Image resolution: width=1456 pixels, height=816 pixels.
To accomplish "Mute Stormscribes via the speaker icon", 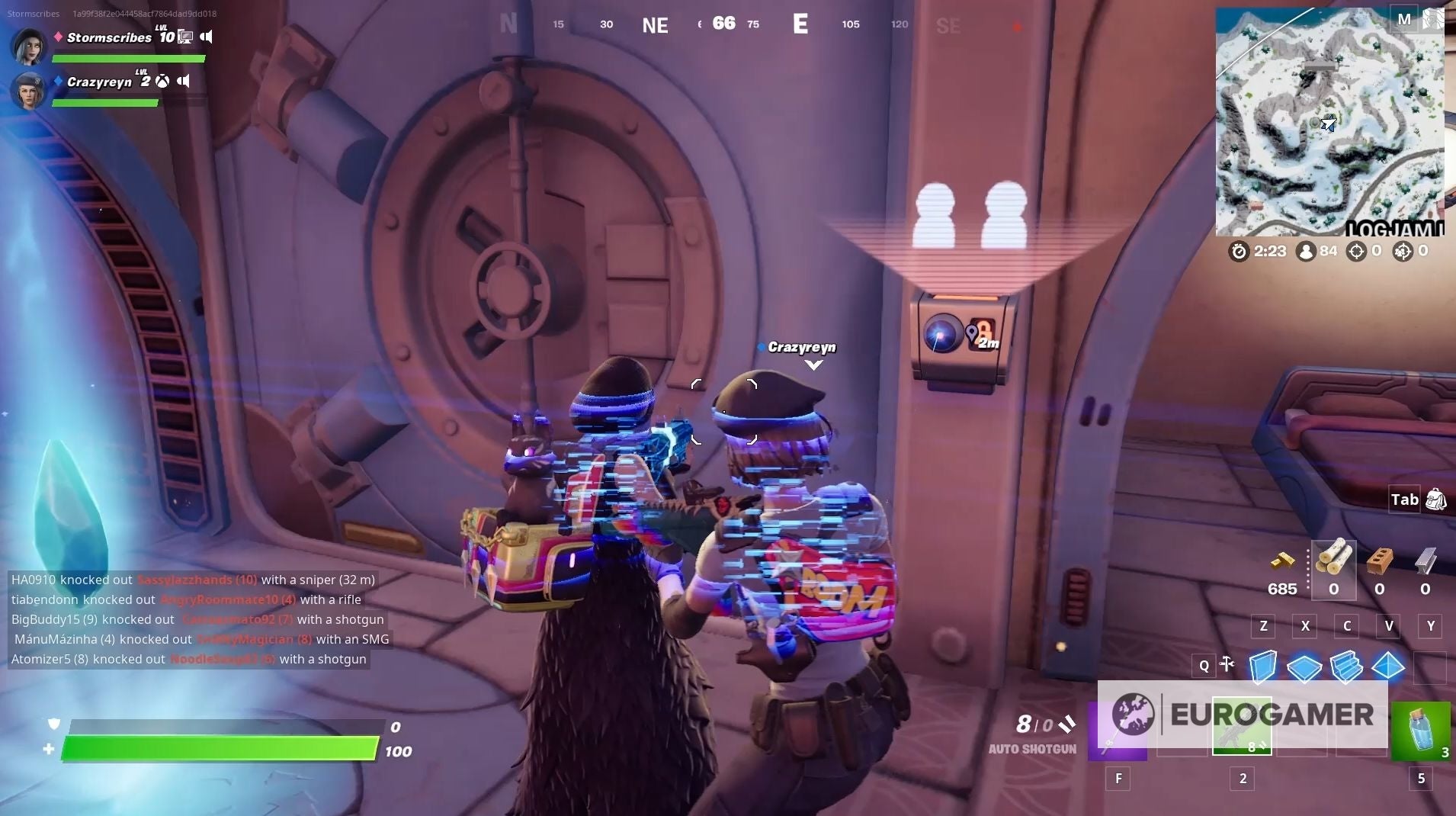I will 207,36.
